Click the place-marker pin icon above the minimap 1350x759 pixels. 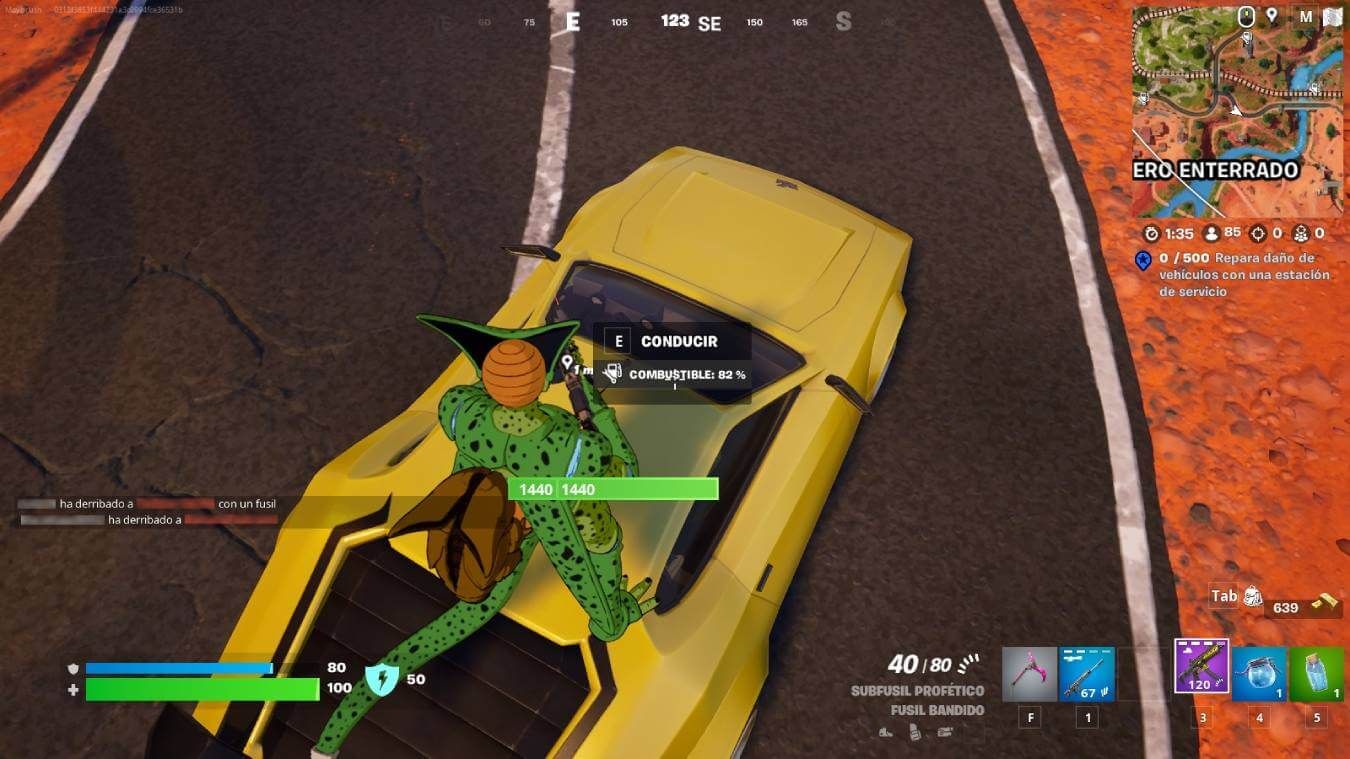[x=1272, y=15]
